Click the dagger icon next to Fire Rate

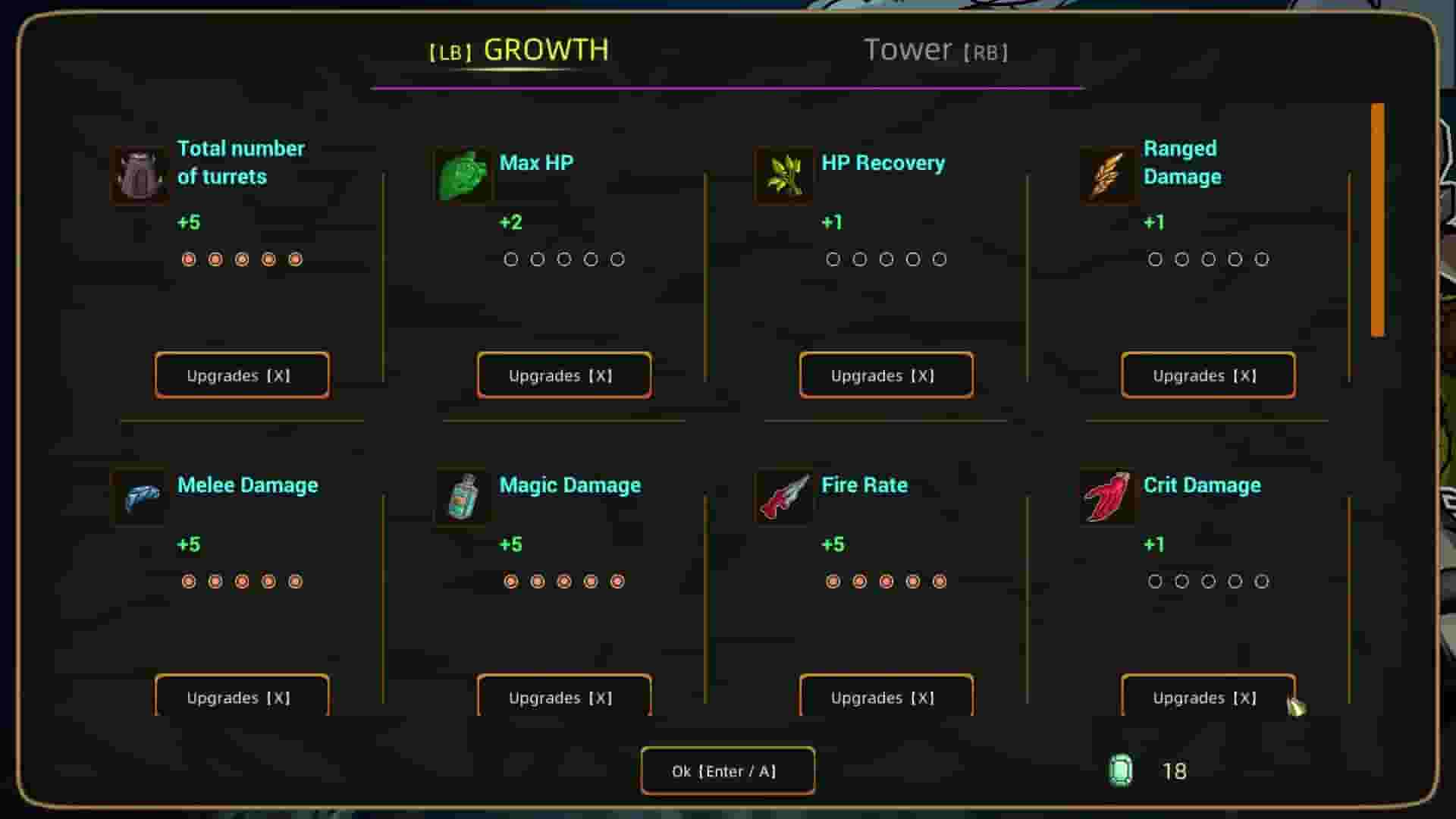tap(784, 498)
